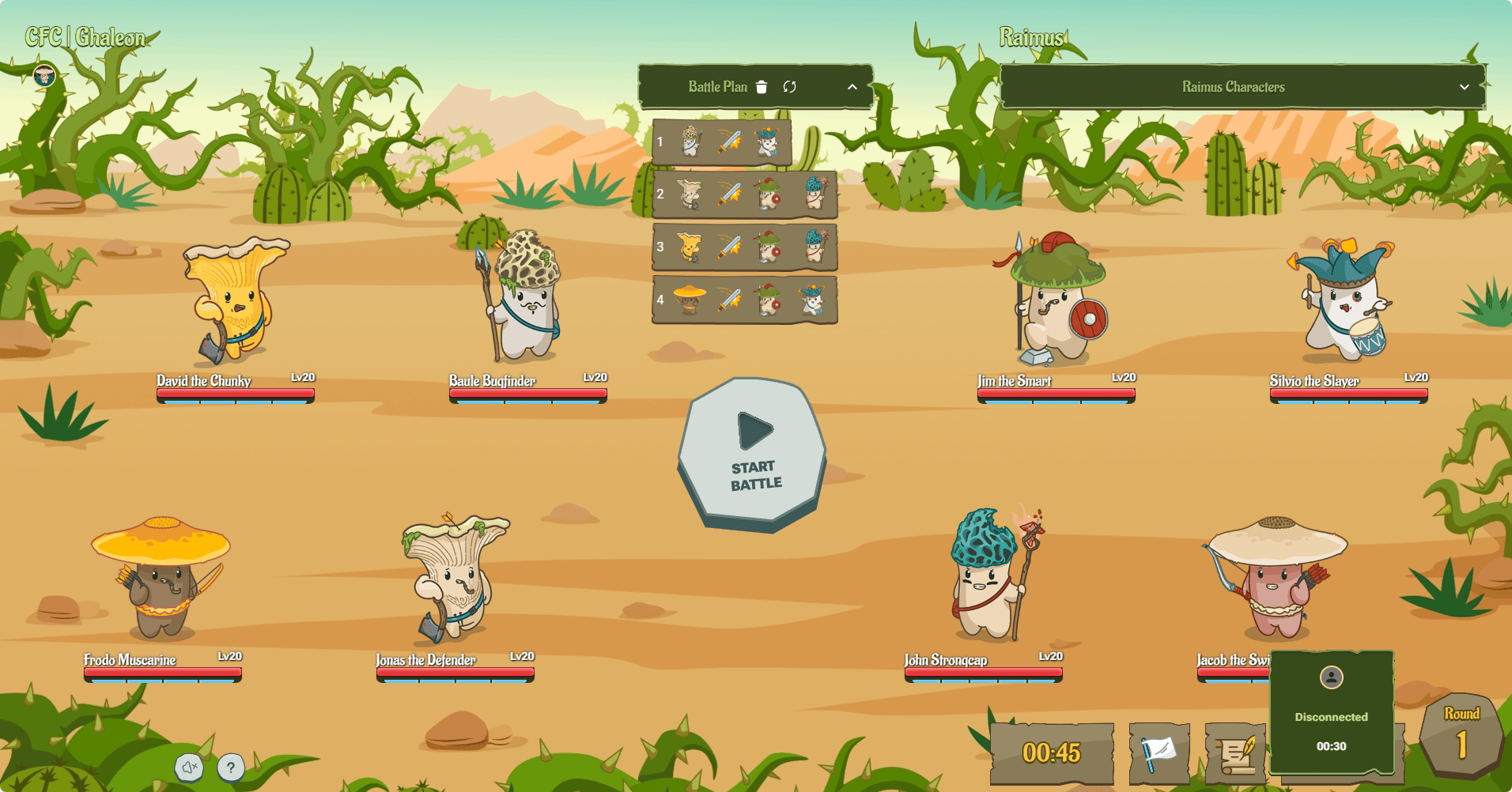The width and height of the screenshot is (1512, 792).
Task: Surrender using the white flag button
Action: [x=1159, y=753]
